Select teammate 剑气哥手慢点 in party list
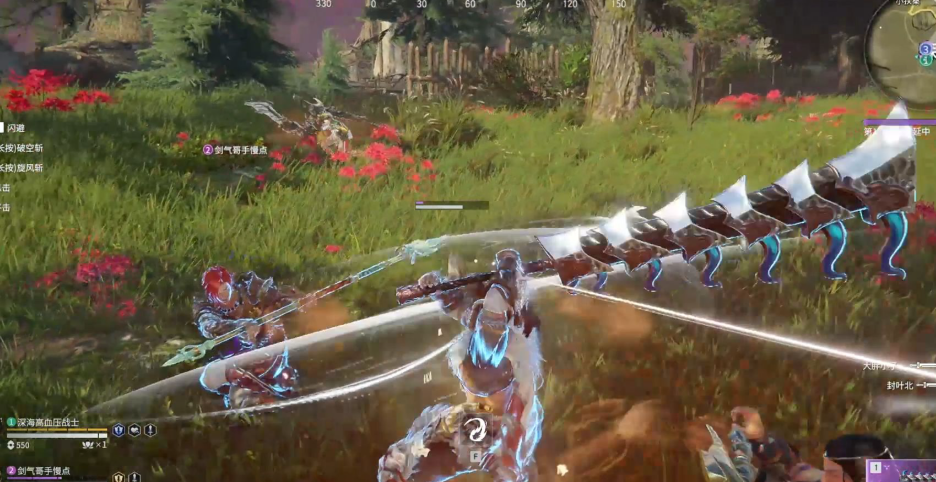The width and height of the screenshot is (936, 482). (x=44, y=470)
